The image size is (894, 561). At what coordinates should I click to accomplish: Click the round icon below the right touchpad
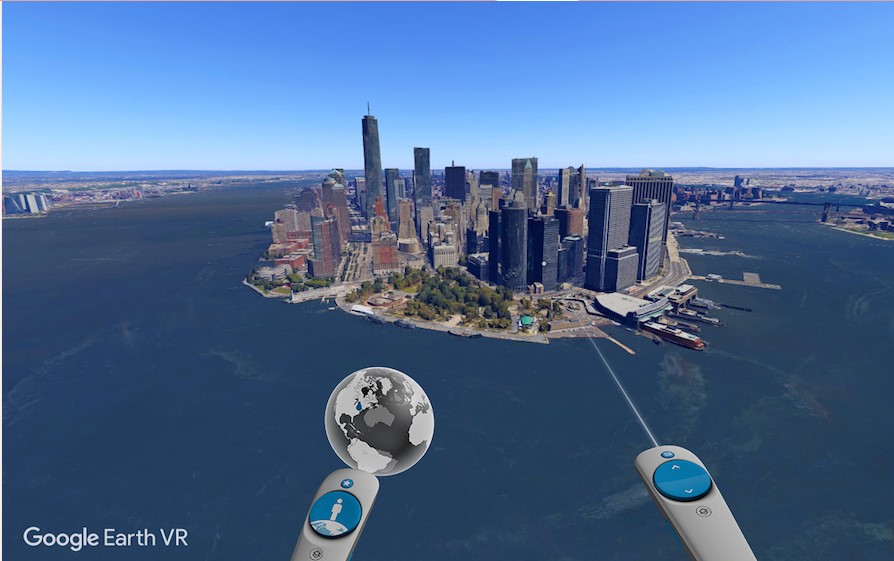(703, 512)
